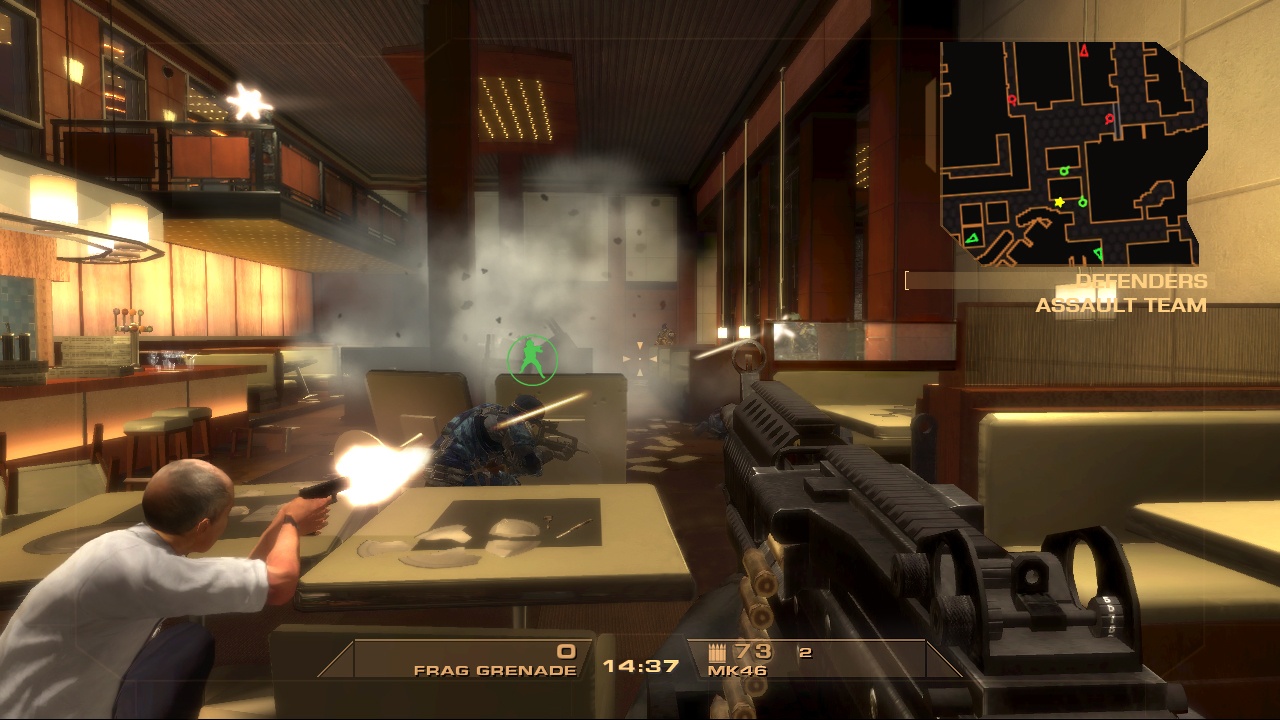The width and height of the screenshot is (1280, 720).
Task: Select the green circle ally icon near the star
Action: pyautogui.click(x=1082, y=203)
